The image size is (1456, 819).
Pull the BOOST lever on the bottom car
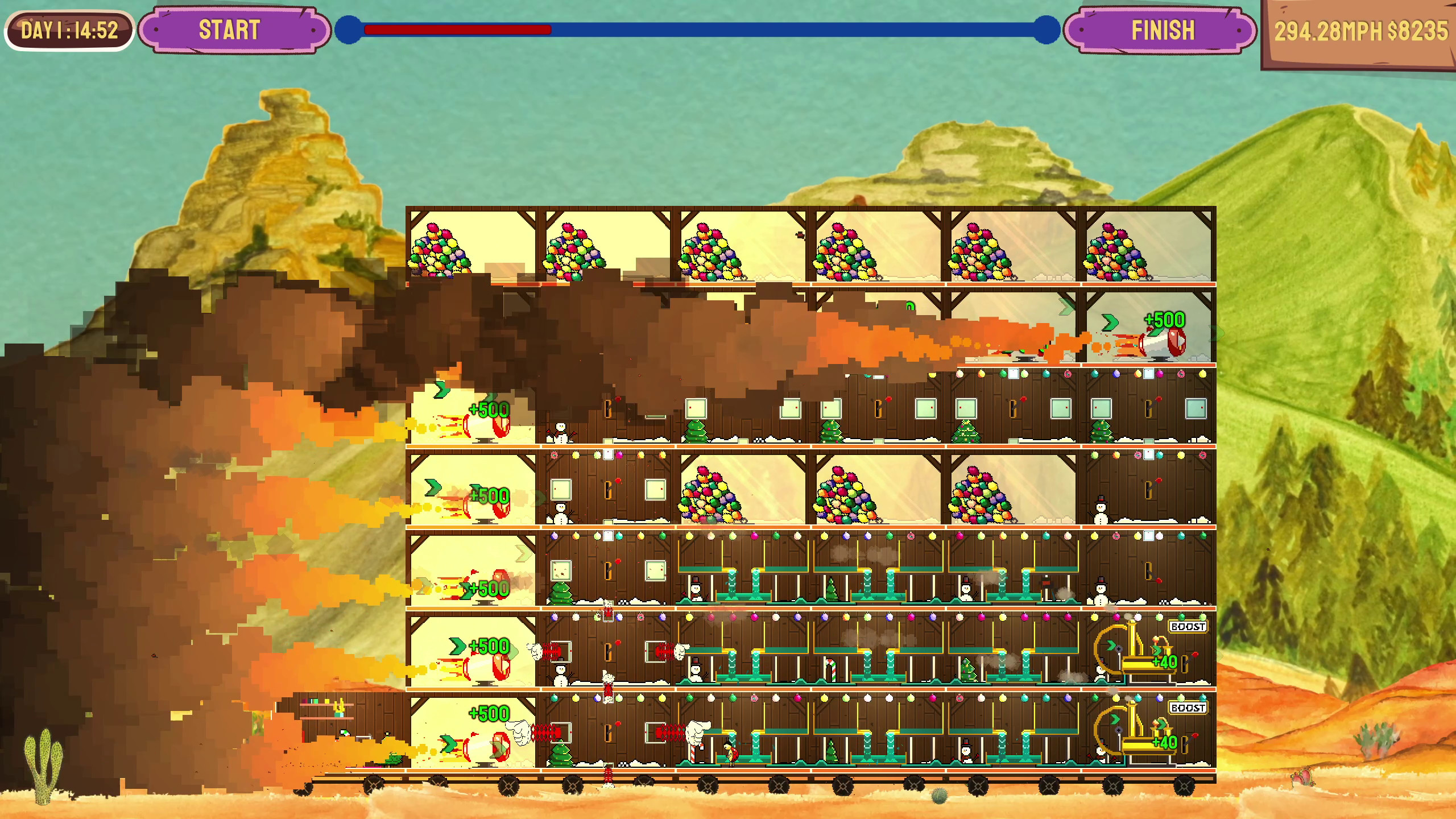pos(1188,709)
